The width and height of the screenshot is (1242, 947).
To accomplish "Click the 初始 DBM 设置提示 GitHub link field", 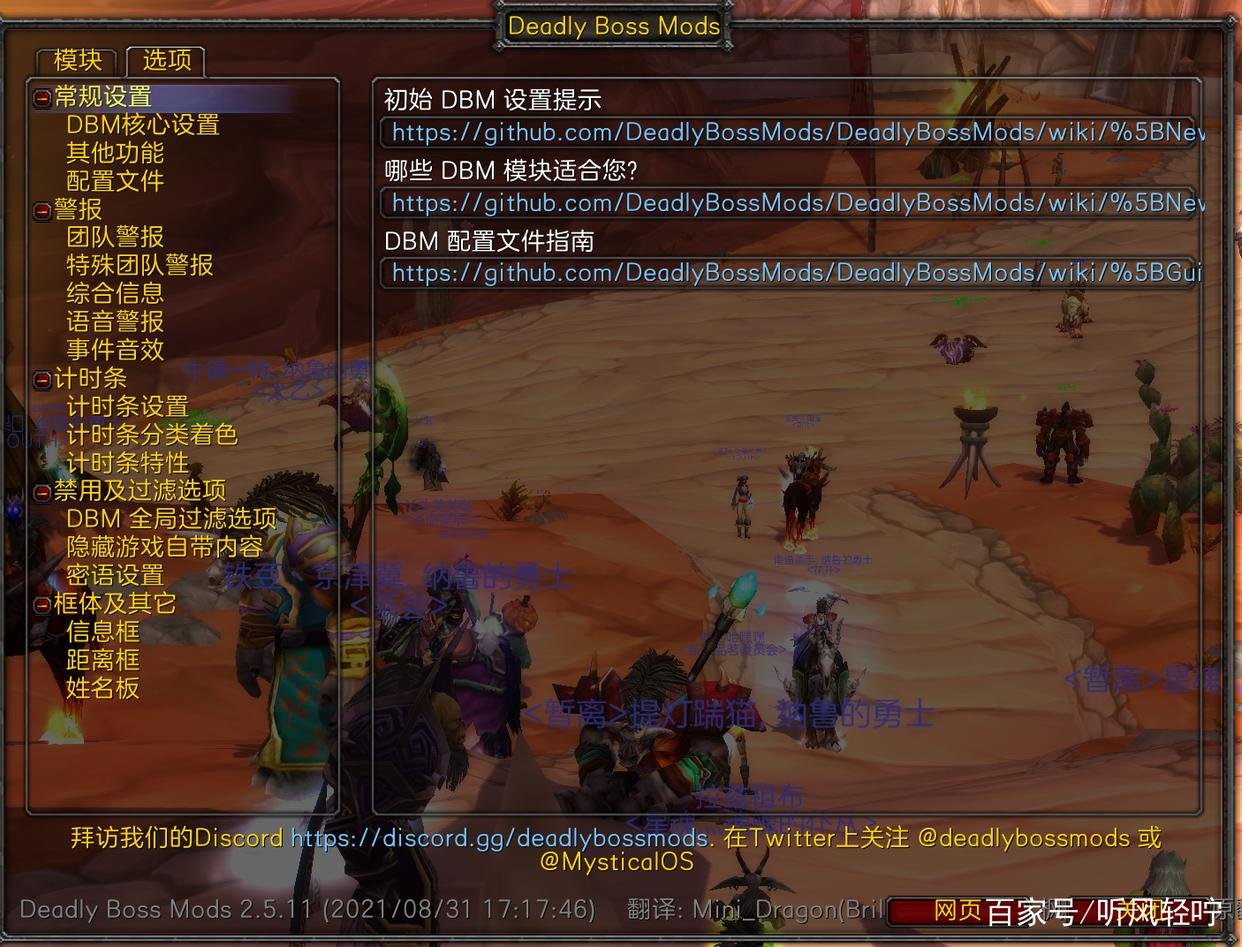I will pos(790,133).
